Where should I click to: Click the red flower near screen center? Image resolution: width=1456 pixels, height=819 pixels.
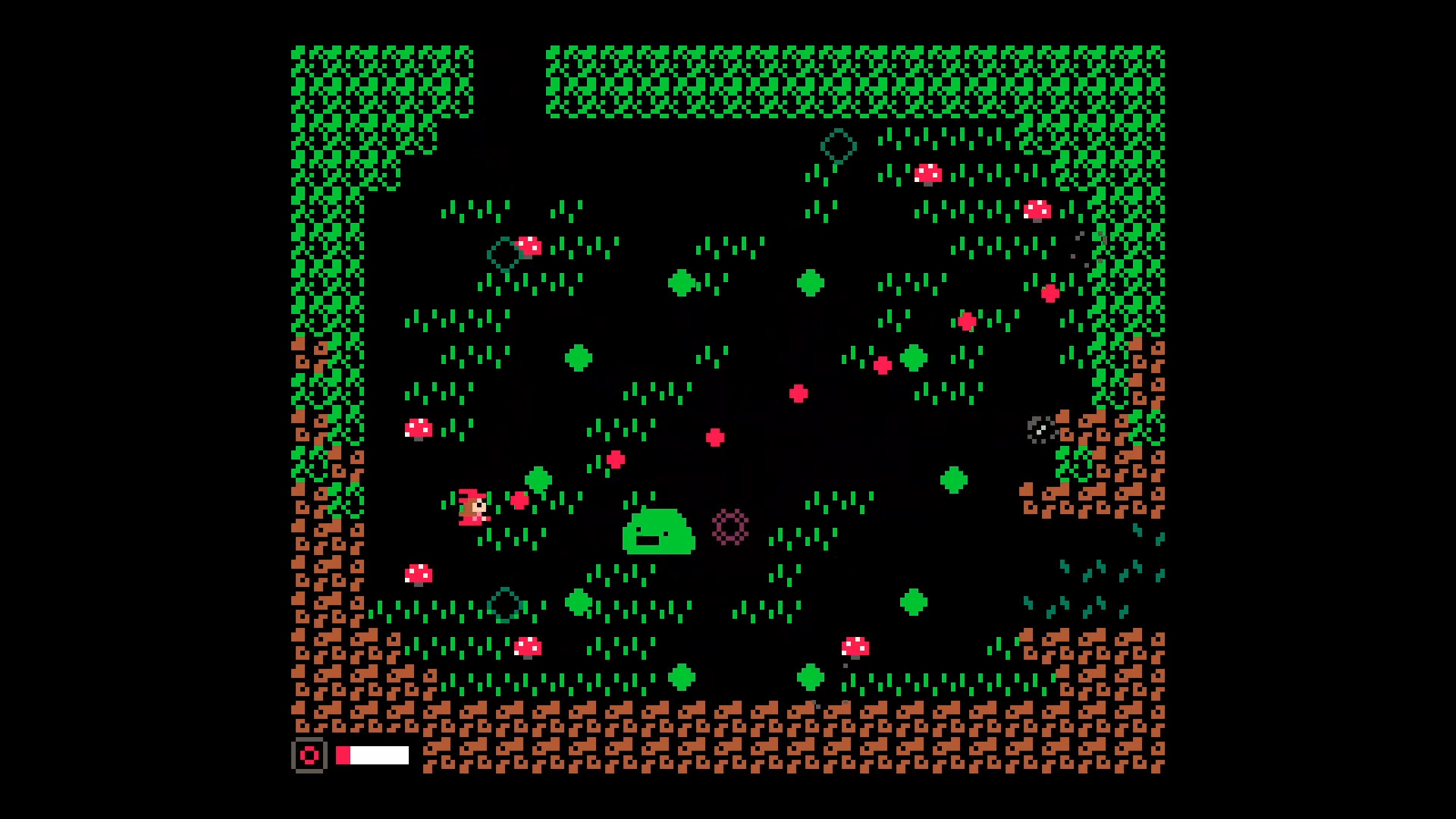point(715,436)
